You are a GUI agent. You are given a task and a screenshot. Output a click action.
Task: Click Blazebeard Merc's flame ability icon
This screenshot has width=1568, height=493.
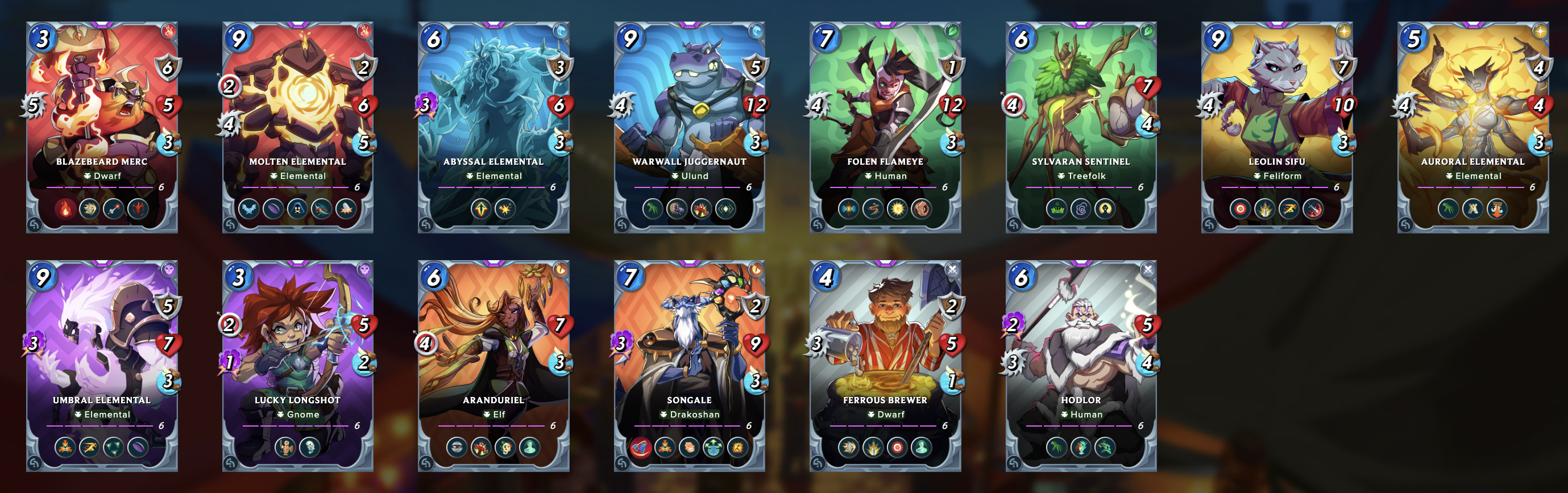[x=65, y=209]
